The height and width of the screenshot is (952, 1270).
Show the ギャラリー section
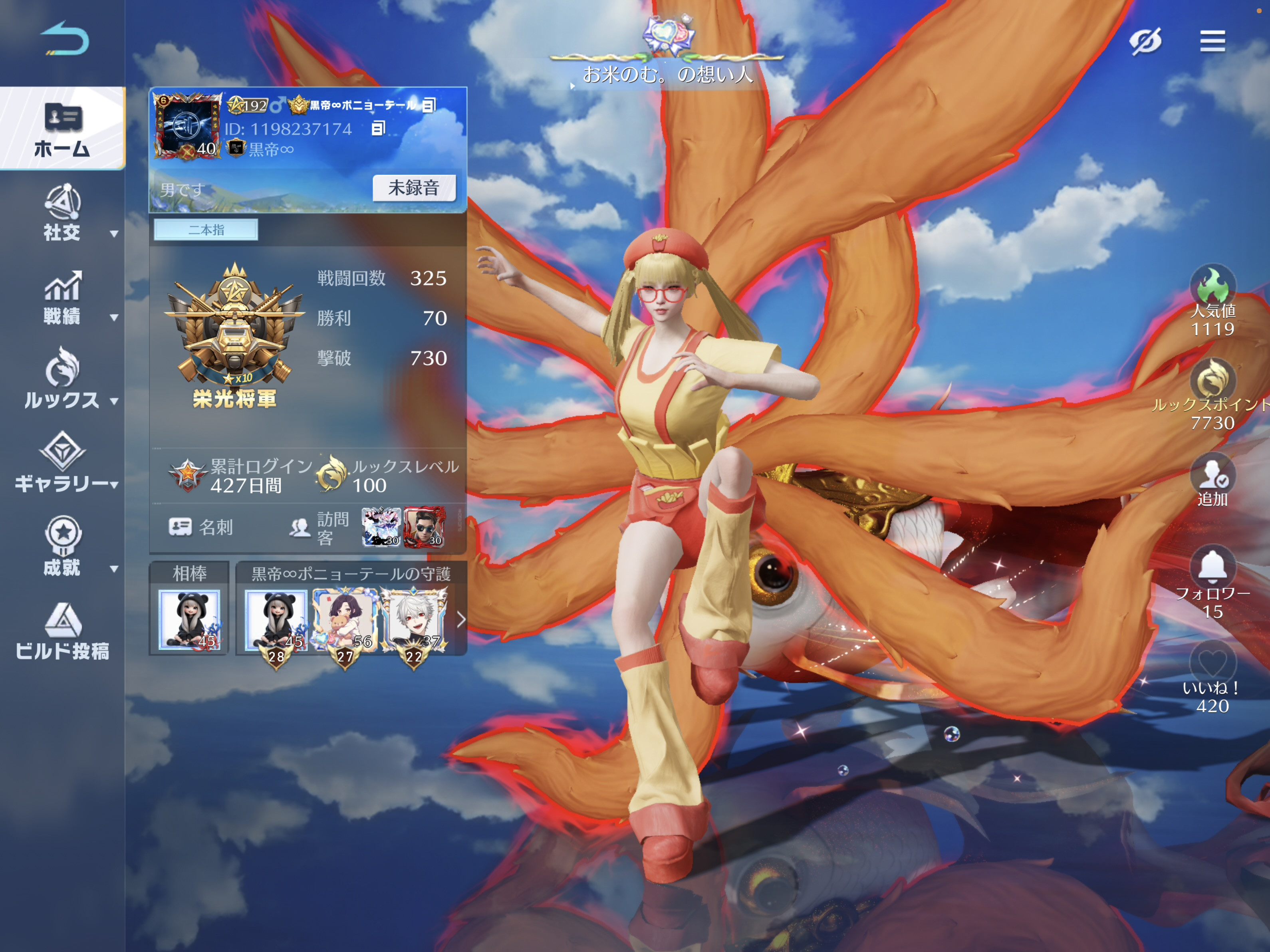tap(62, 463)
